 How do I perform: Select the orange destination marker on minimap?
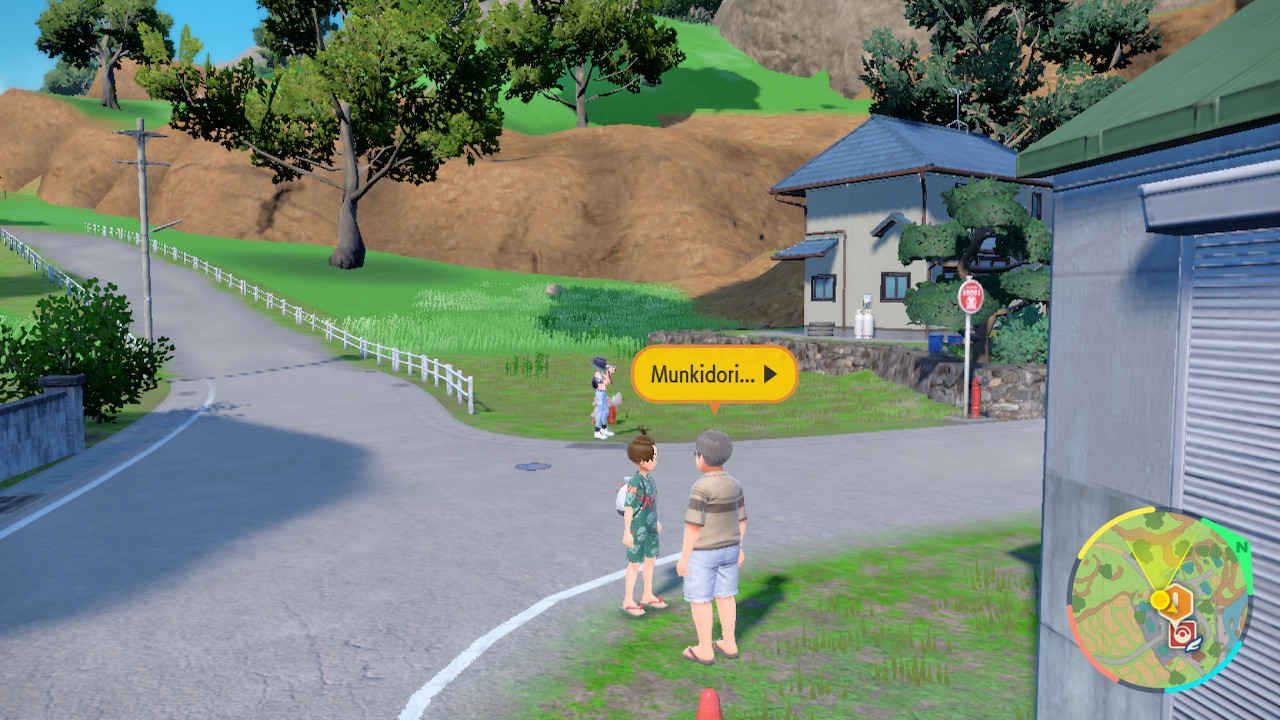pos(1180,601)
